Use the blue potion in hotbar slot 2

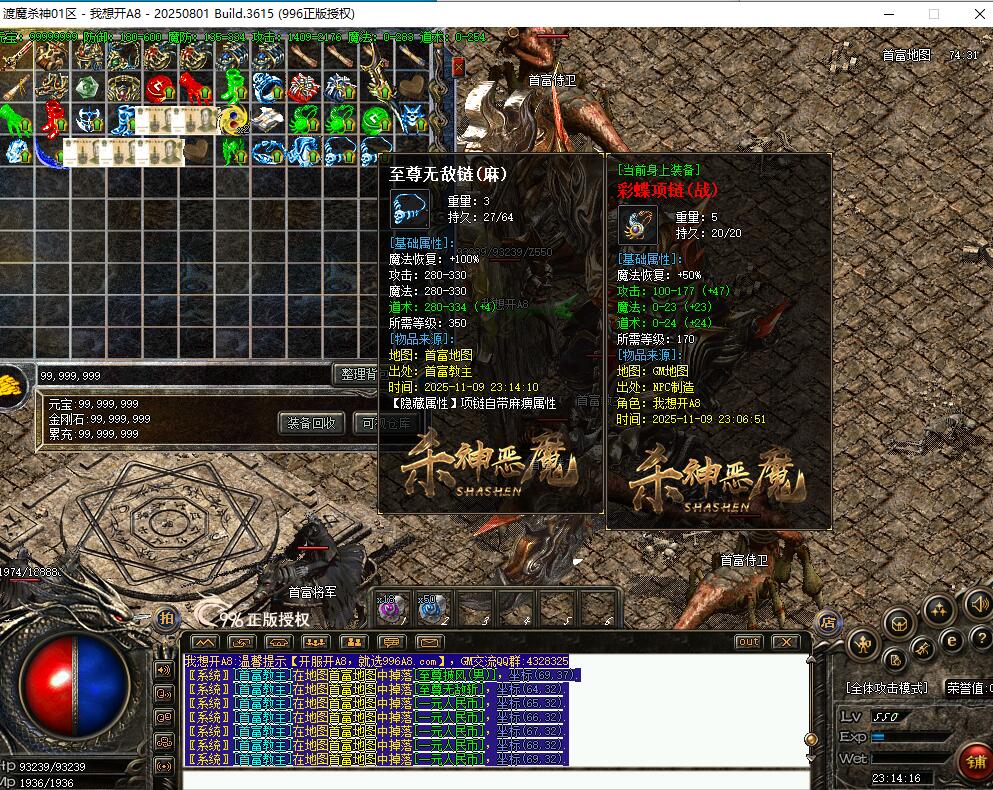click(x=431, y=607)
